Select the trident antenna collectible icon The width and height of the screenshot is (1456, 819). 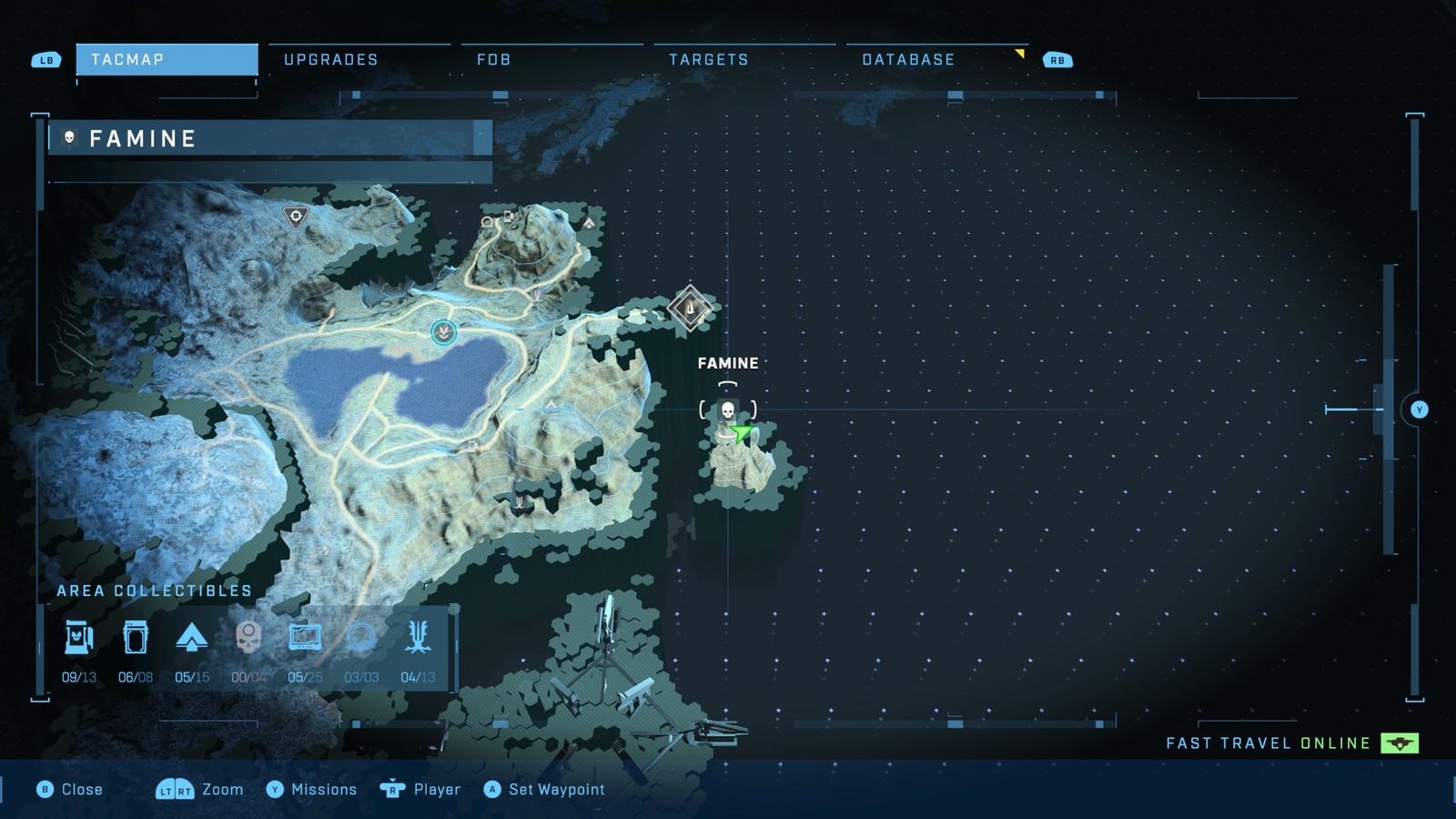tap(418, 638)
